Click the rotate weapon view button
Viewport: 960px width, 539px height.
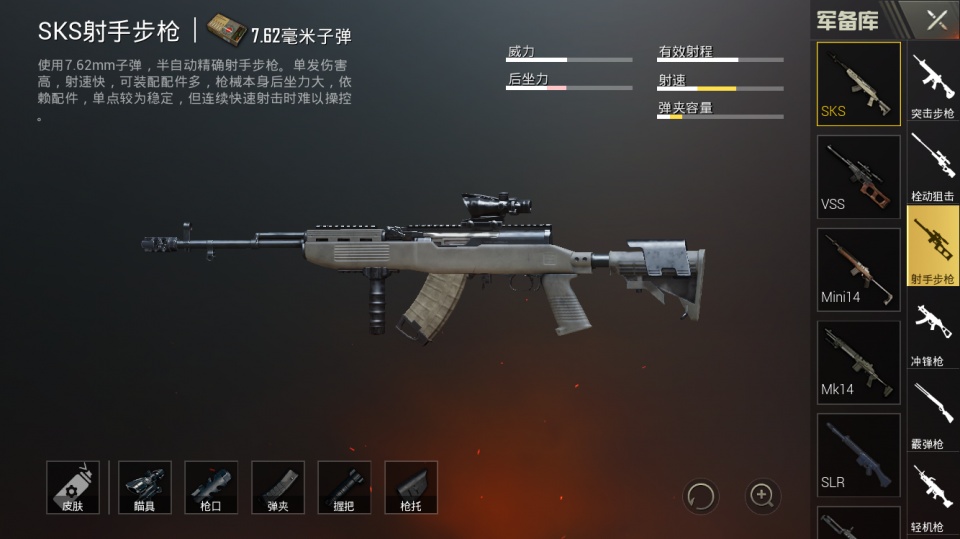pos(700,494)
